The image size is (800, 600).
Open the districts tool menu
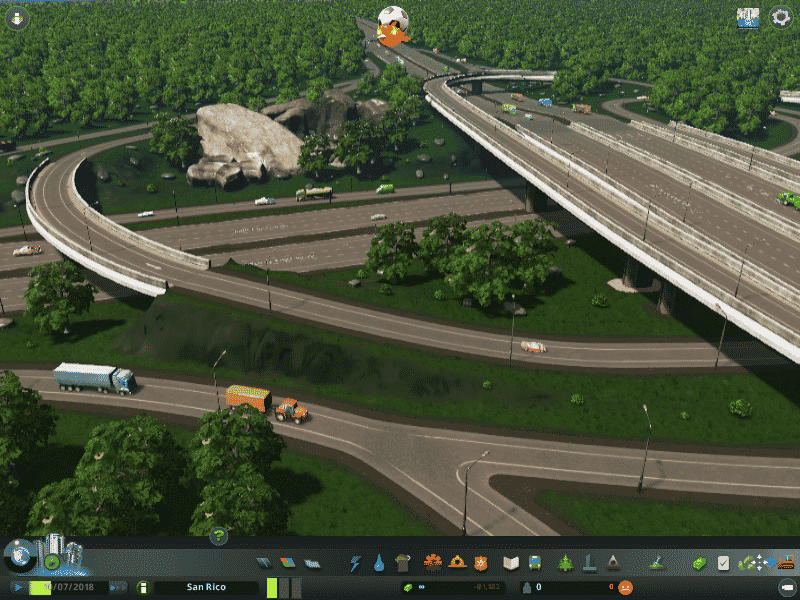pyautogui.click(x=312, y=563)
